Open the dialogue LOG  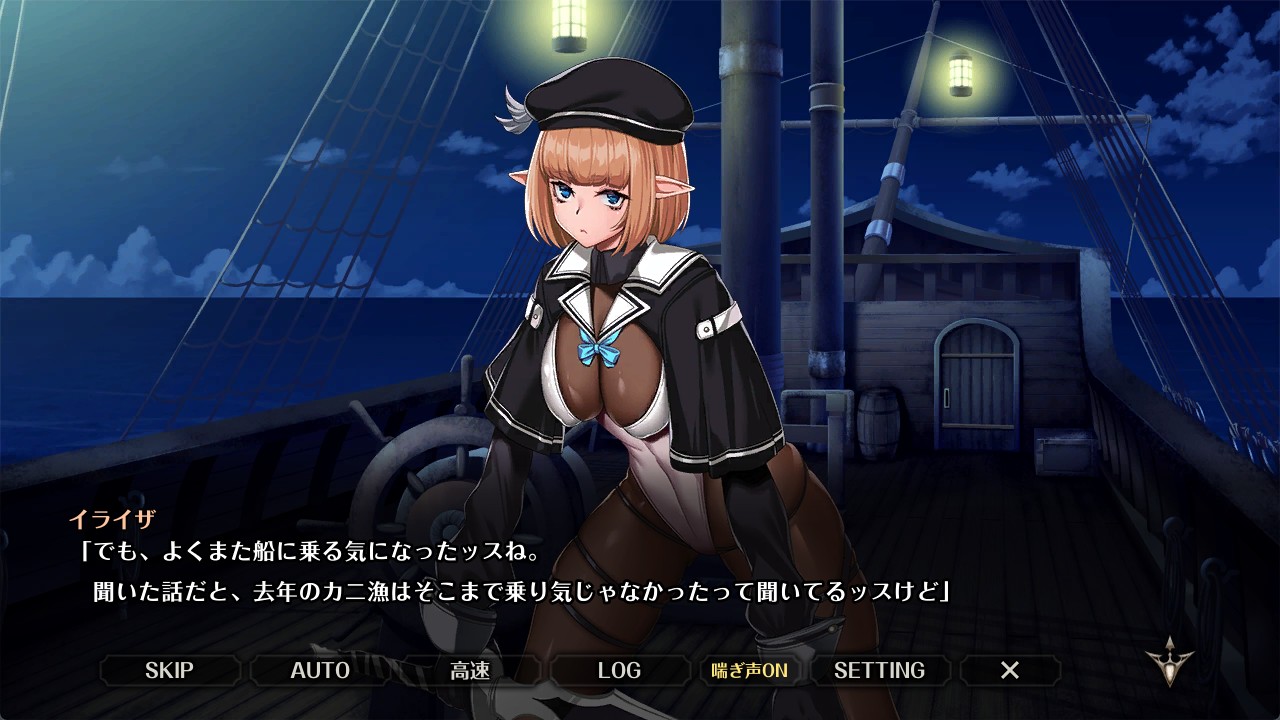coord(619,670)
